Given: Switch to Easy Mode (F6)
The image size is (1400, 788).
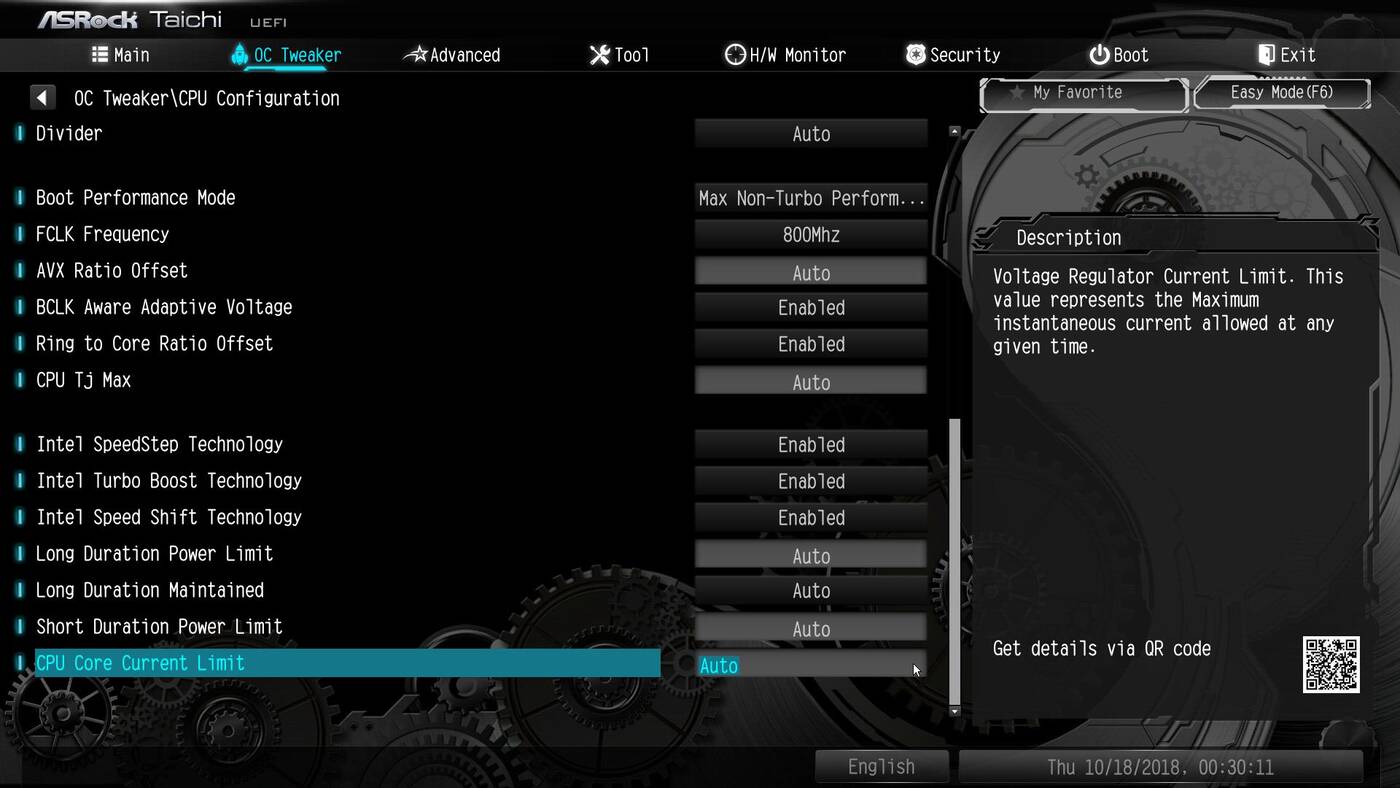Looking at the screenshot, I should pyautogui.click(x=1282, y=93).
